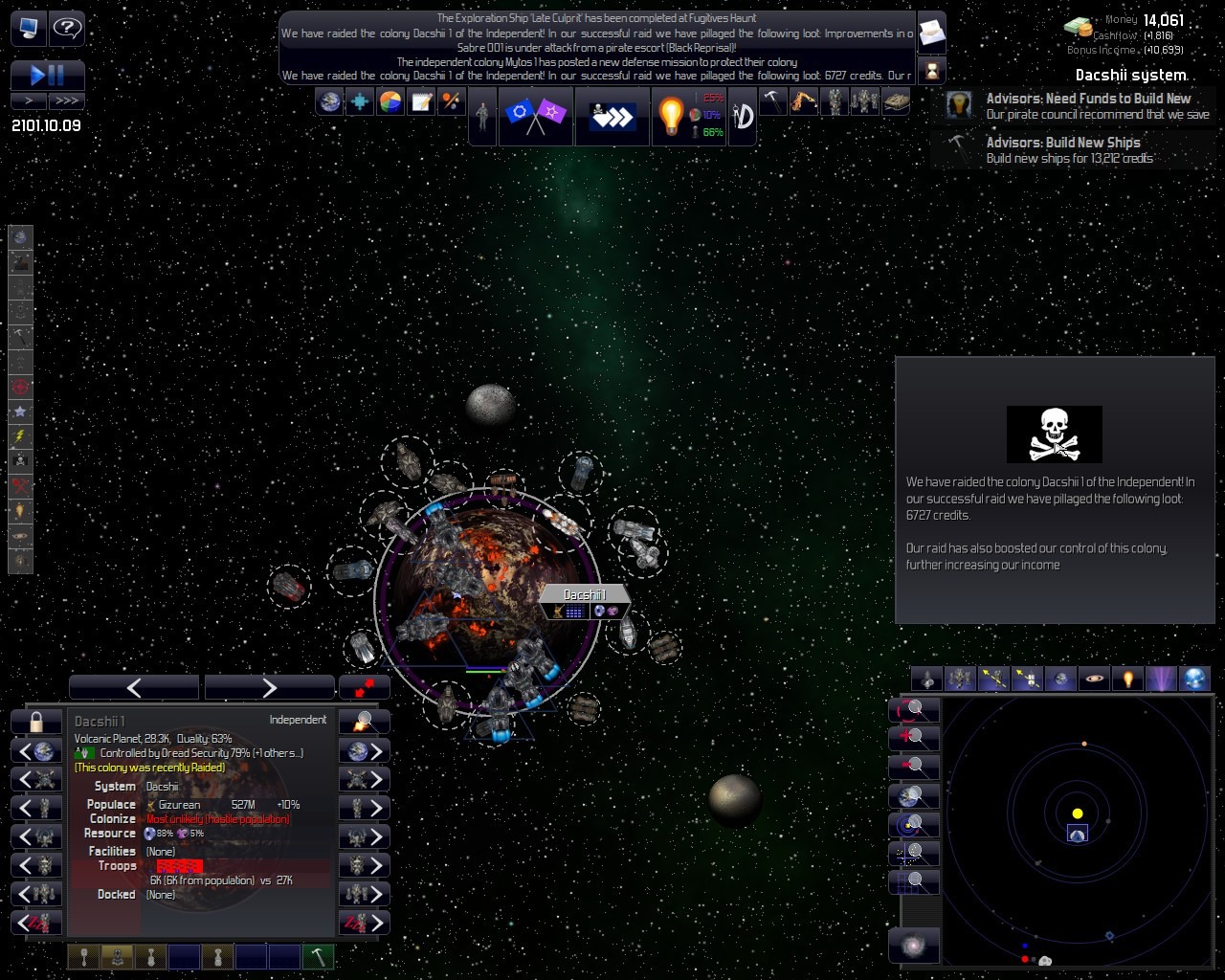Open the message envelope history
The width and height of the screenshot is (1225, 980).
931,33
